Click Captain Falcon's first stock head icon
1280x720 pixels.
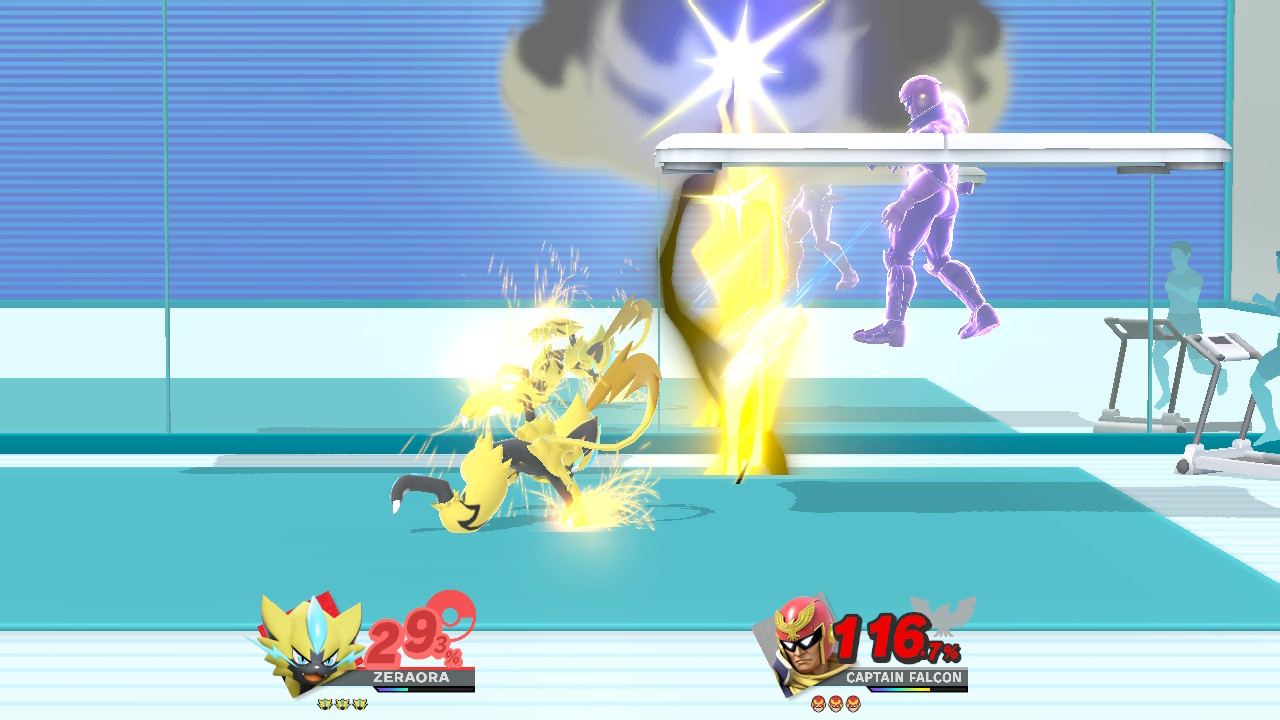point(818,704)
